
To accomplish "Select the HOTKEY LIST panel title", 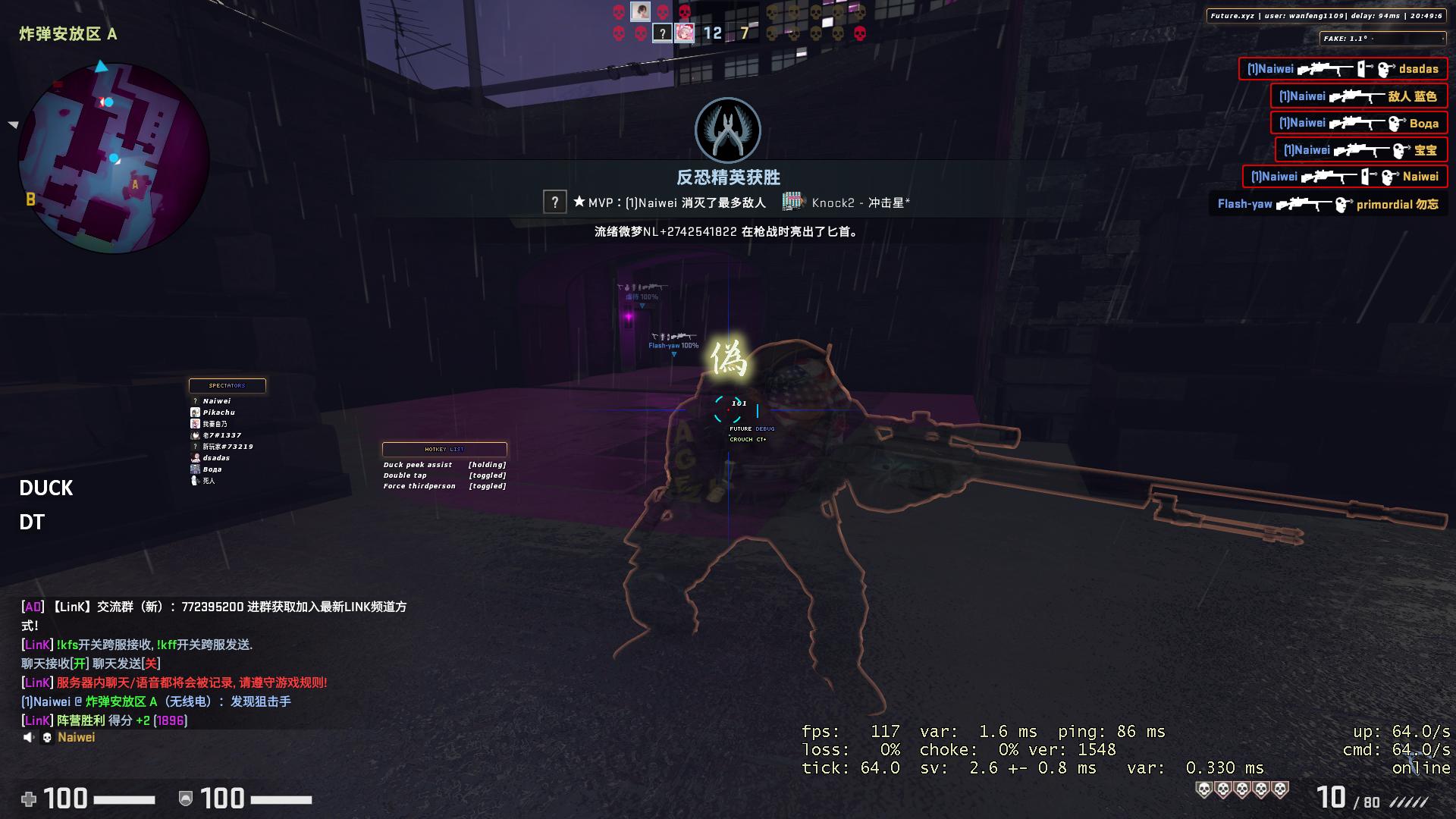I will (x=444, y=449).
